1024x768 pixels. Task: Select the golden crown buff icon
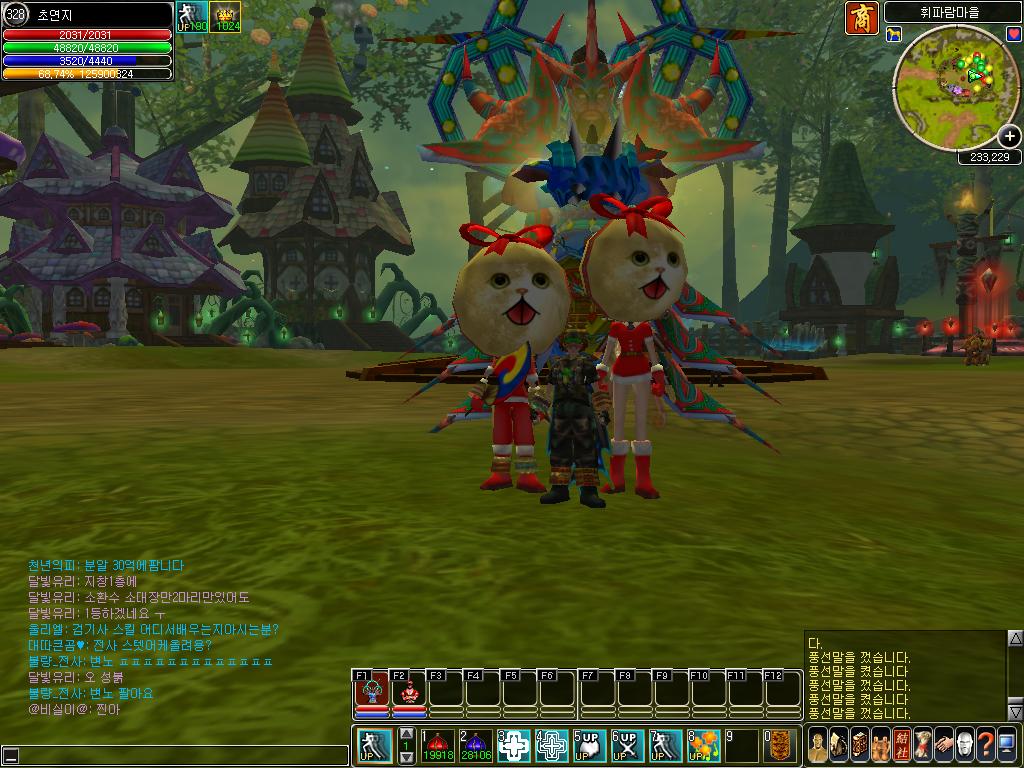tap(226, 16)
